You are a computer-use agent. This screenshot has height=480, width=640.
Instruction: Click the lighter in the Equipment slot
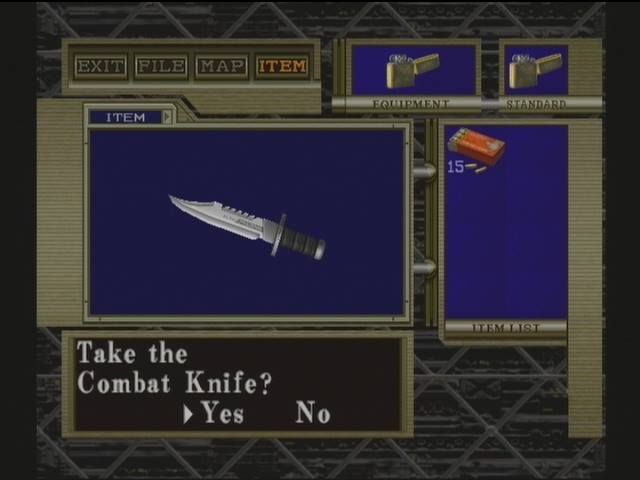tap(412, 69)
